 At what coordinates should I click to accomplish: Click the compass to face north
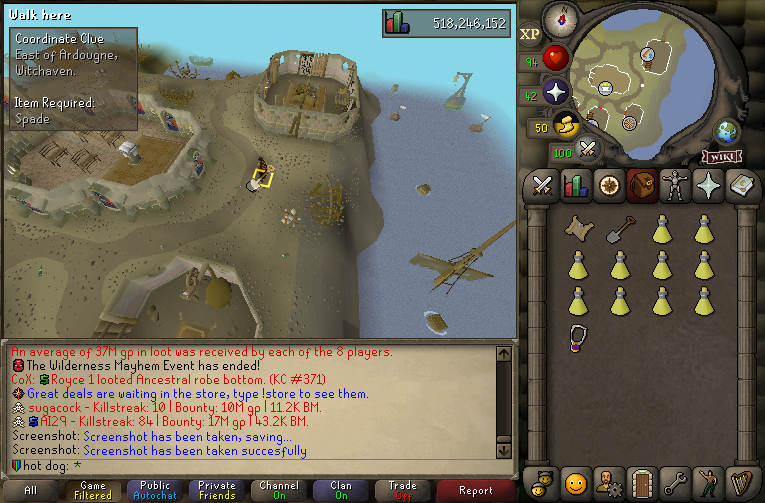tap(560, 17)
